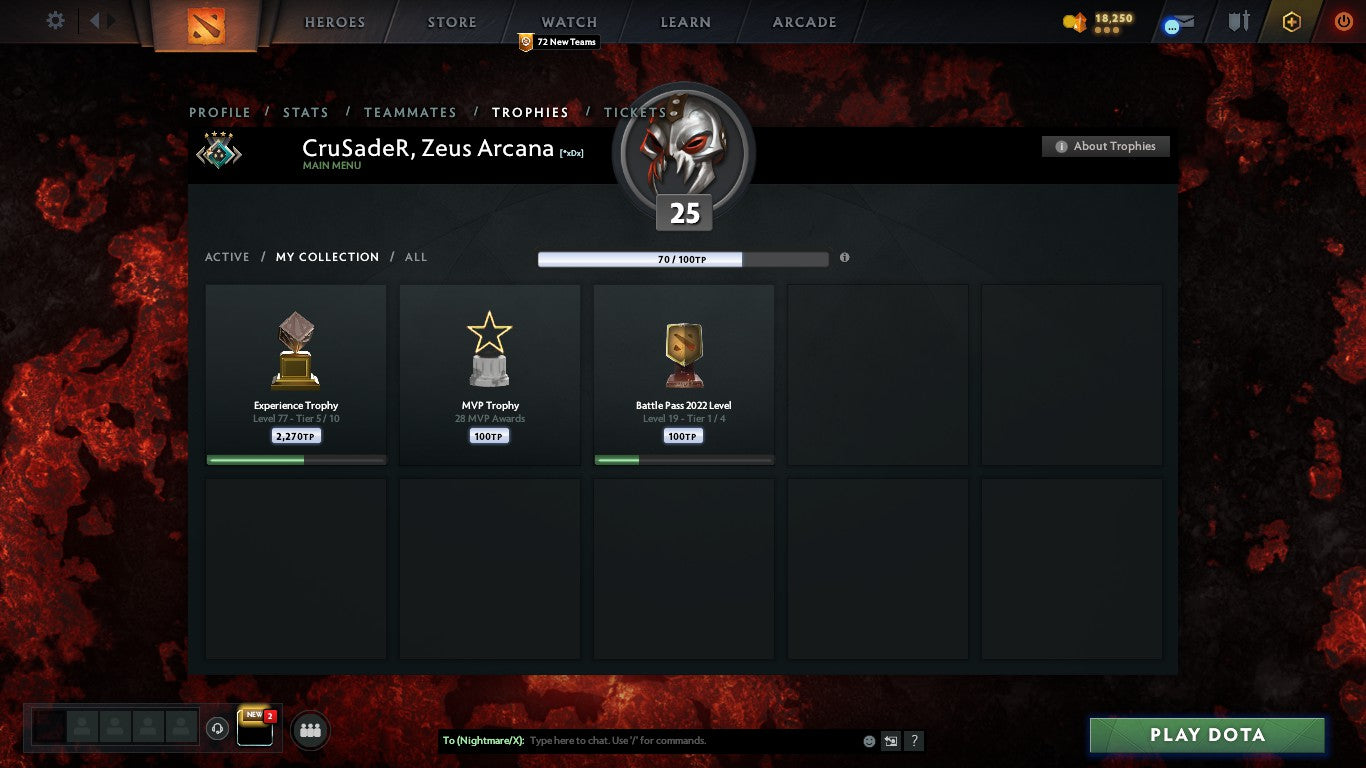Viewport: 1366px width, 768px height.
Task: Open the Dota Plus subscription icon
Action: [1290, 21]
